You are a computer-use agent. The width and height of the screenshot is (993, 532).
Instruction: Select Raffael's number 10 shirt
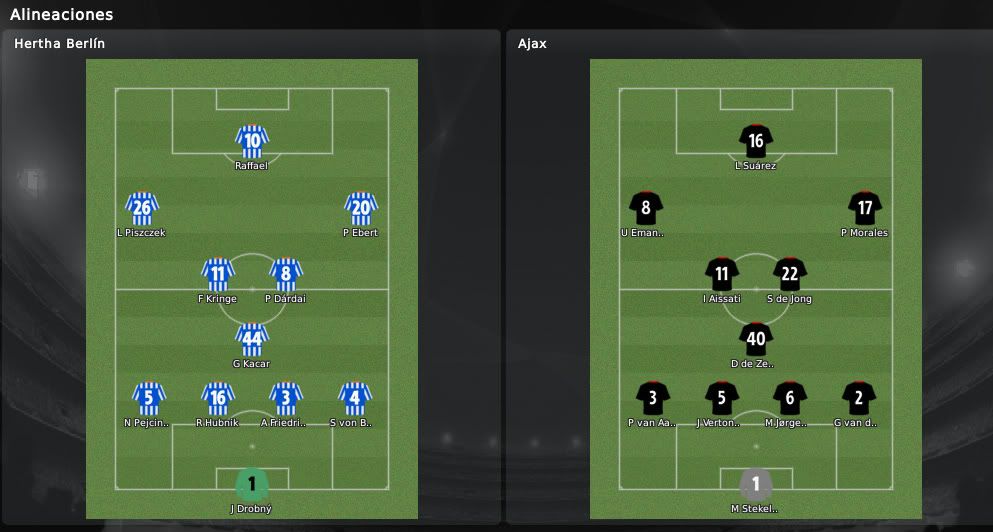pos(252,141)
